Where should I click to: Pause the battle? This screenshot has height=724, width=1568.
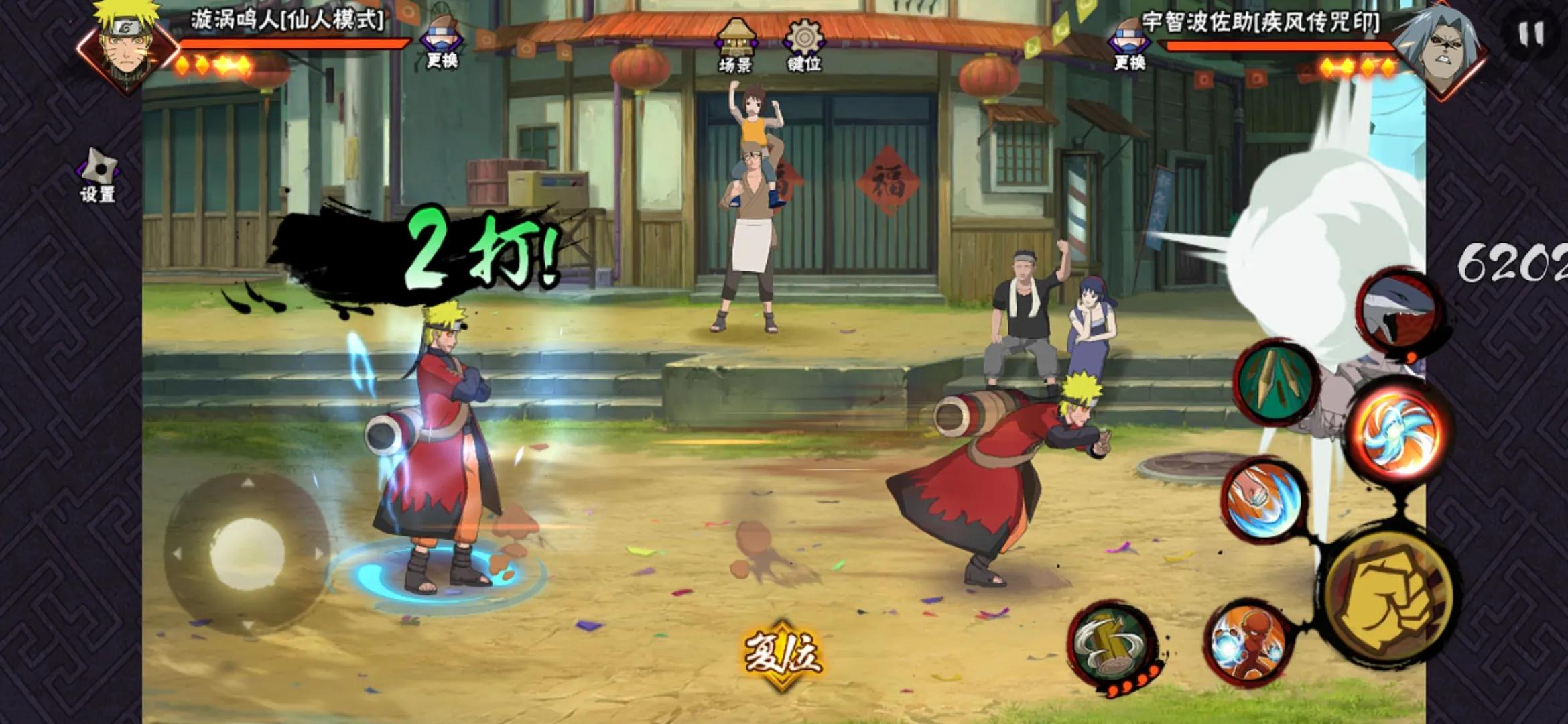[1531, 34]
